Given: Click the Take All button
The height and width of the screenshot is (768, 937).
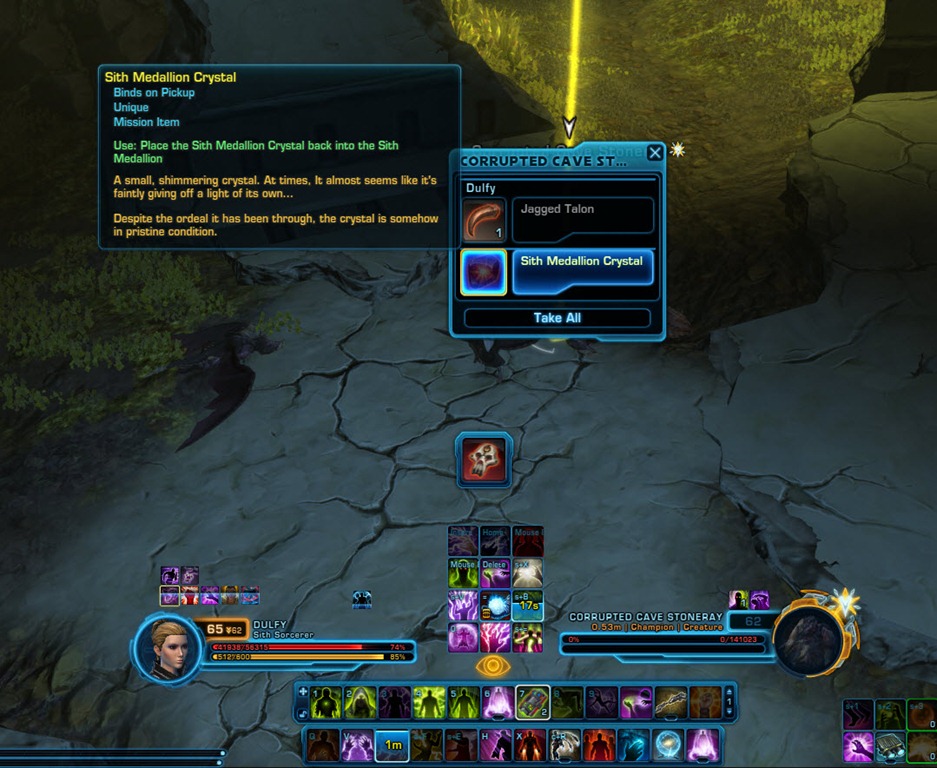Looking at the screenshot, I should [x=557, y=318].
